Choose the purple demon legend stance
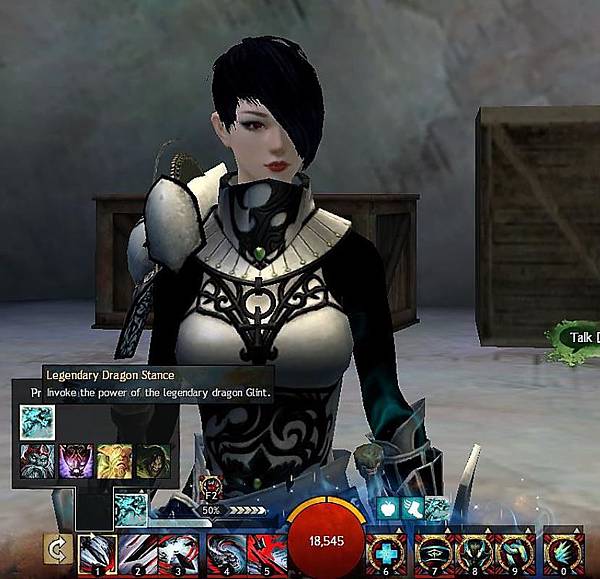This screenshot has width=600, height=579. 76,461
